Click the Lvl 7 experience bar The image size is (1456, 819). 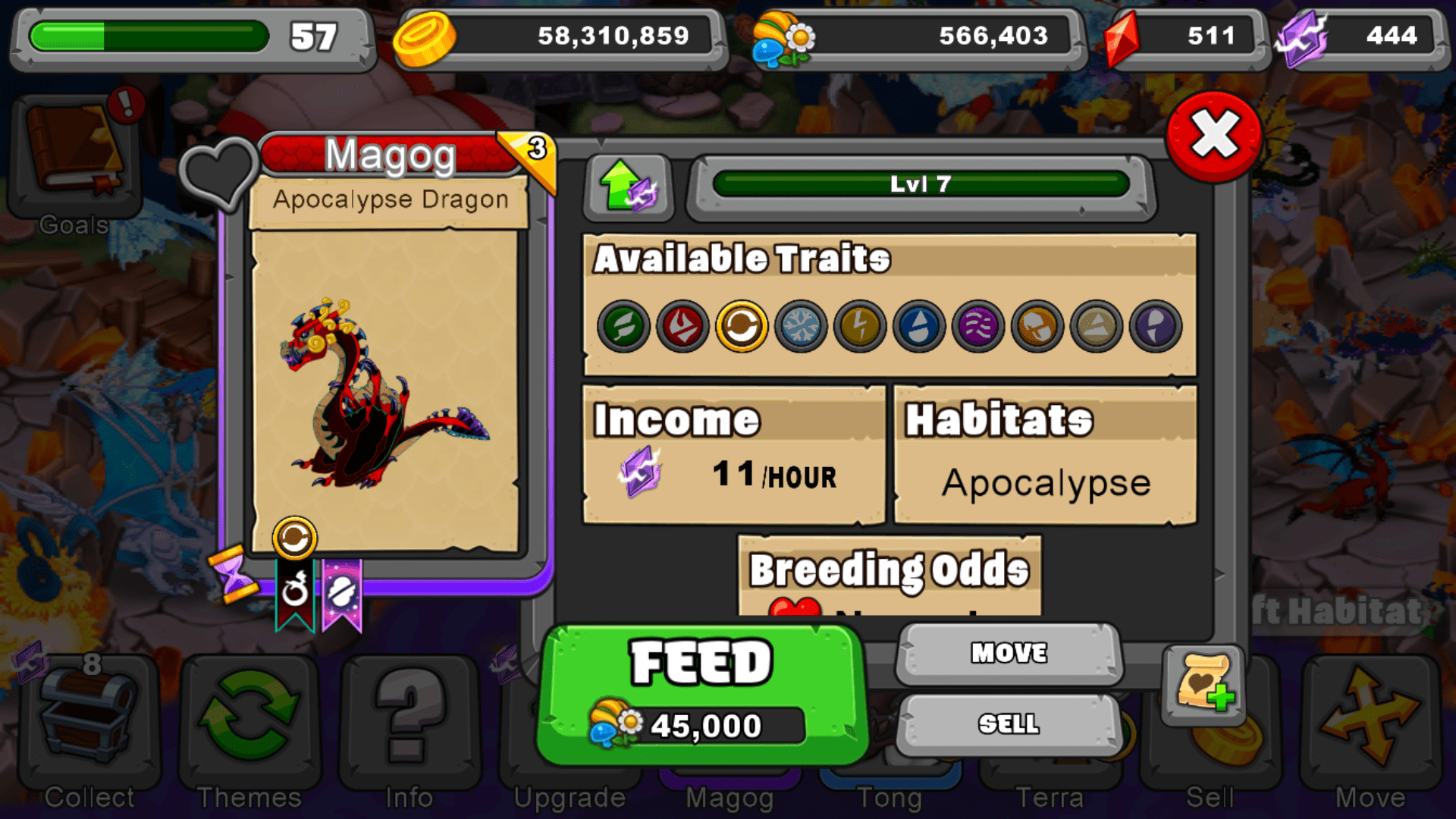[x=920, y=182]
